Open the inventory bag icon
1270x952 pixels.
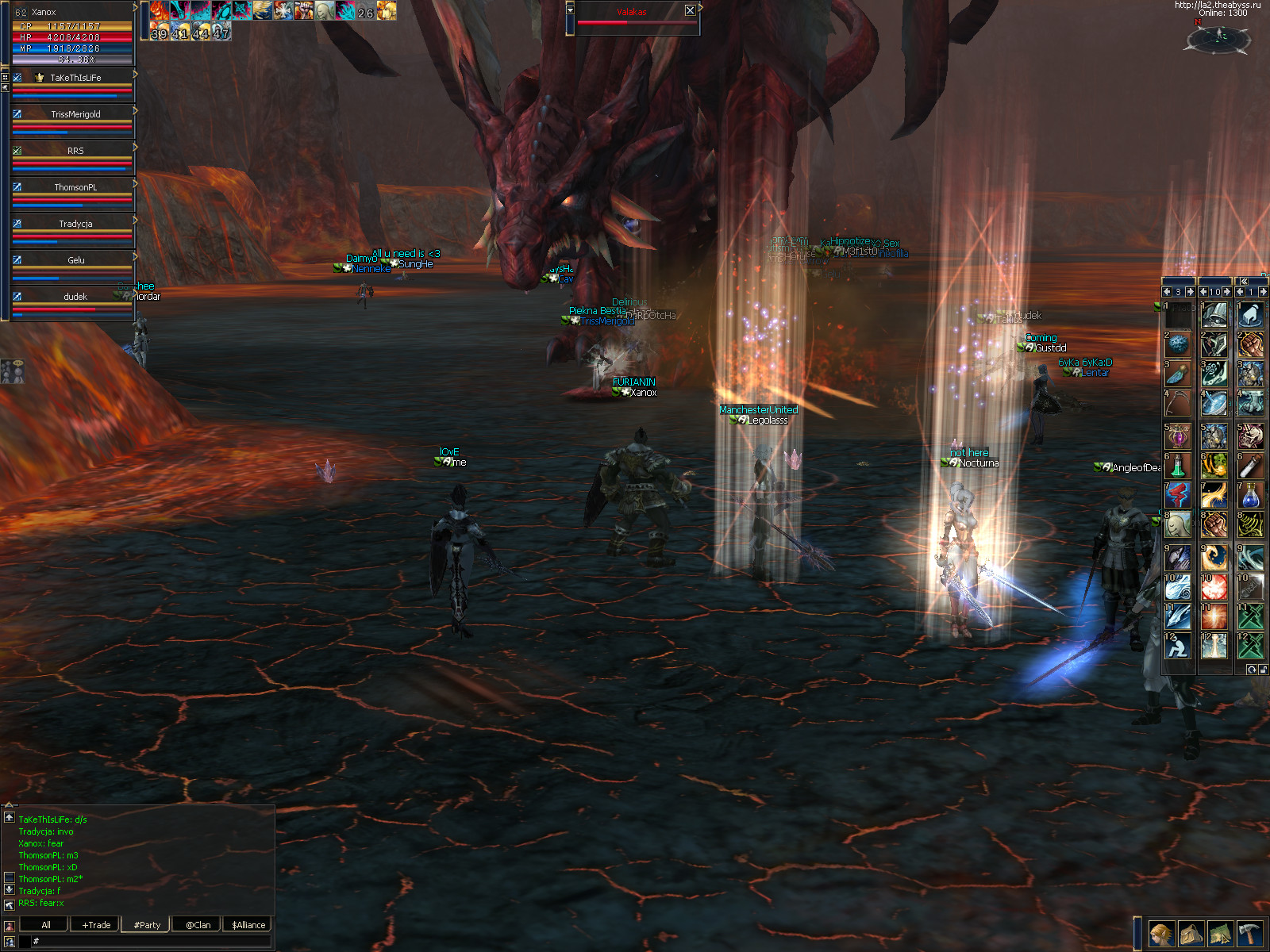coord(1191,934)
